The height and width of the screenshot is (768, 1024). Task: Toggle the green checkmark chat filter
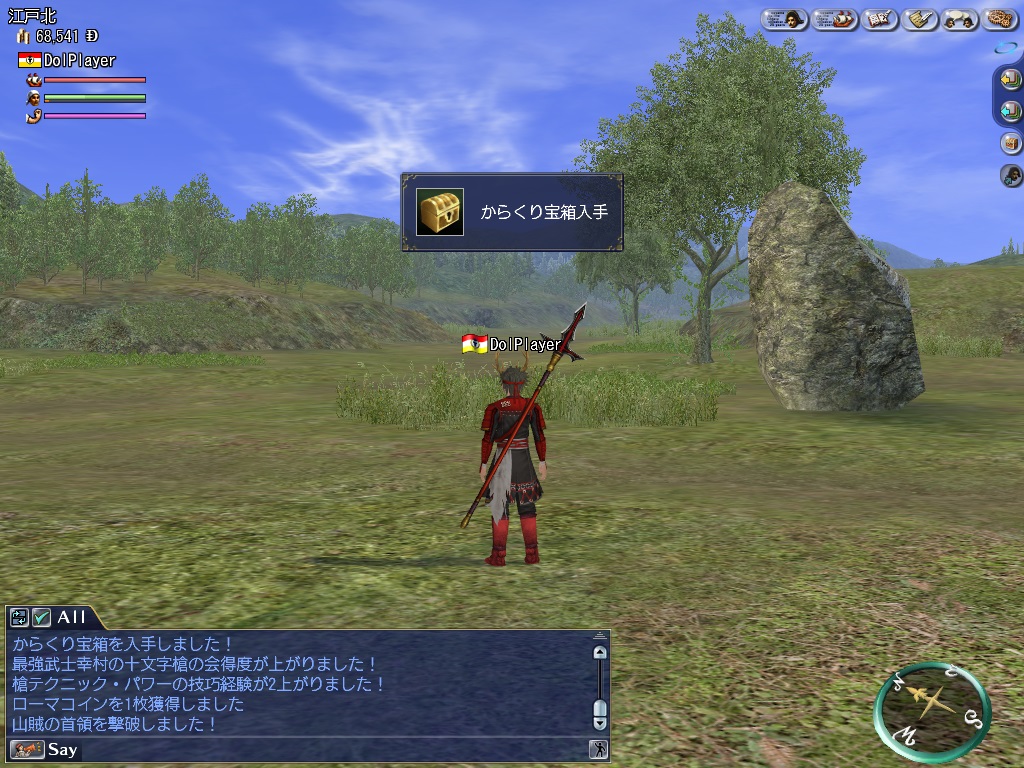(41, 618)
